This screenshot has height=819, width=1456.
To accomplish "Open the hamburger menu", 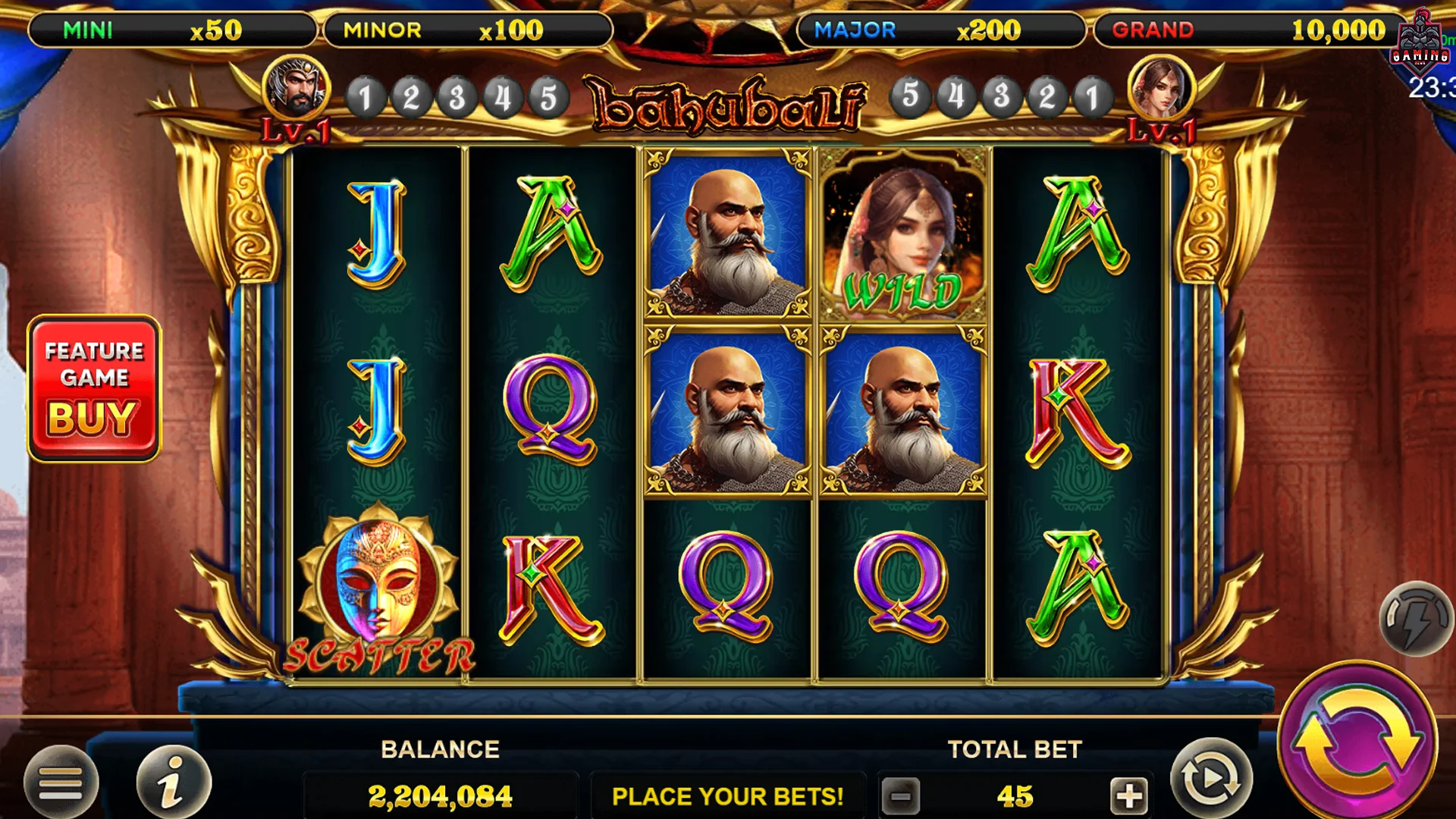I will pyautogui.click(x=61, y=783).
